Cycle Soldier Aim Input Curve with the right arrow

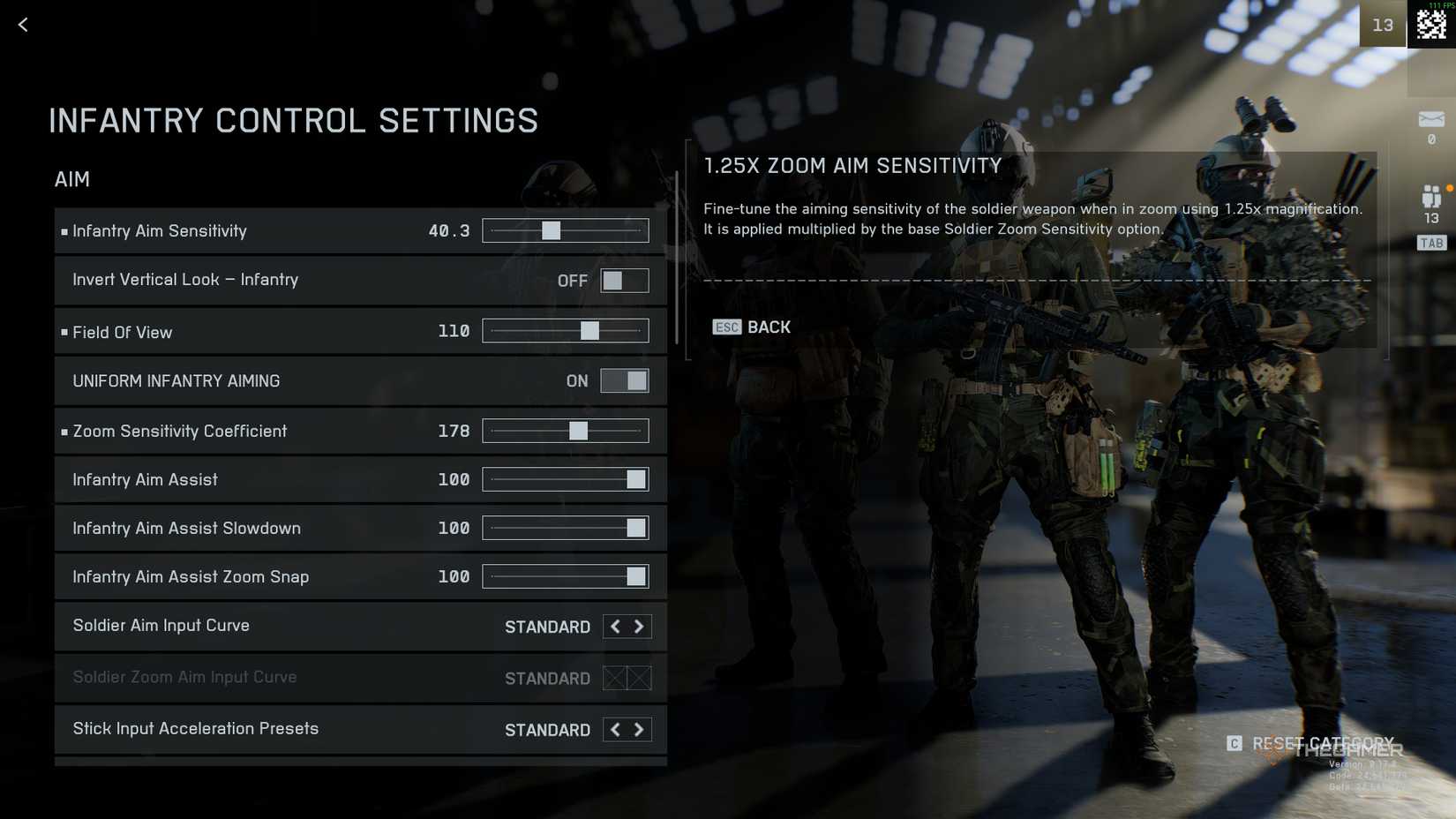pyautogui.click(x=639, y=627)
